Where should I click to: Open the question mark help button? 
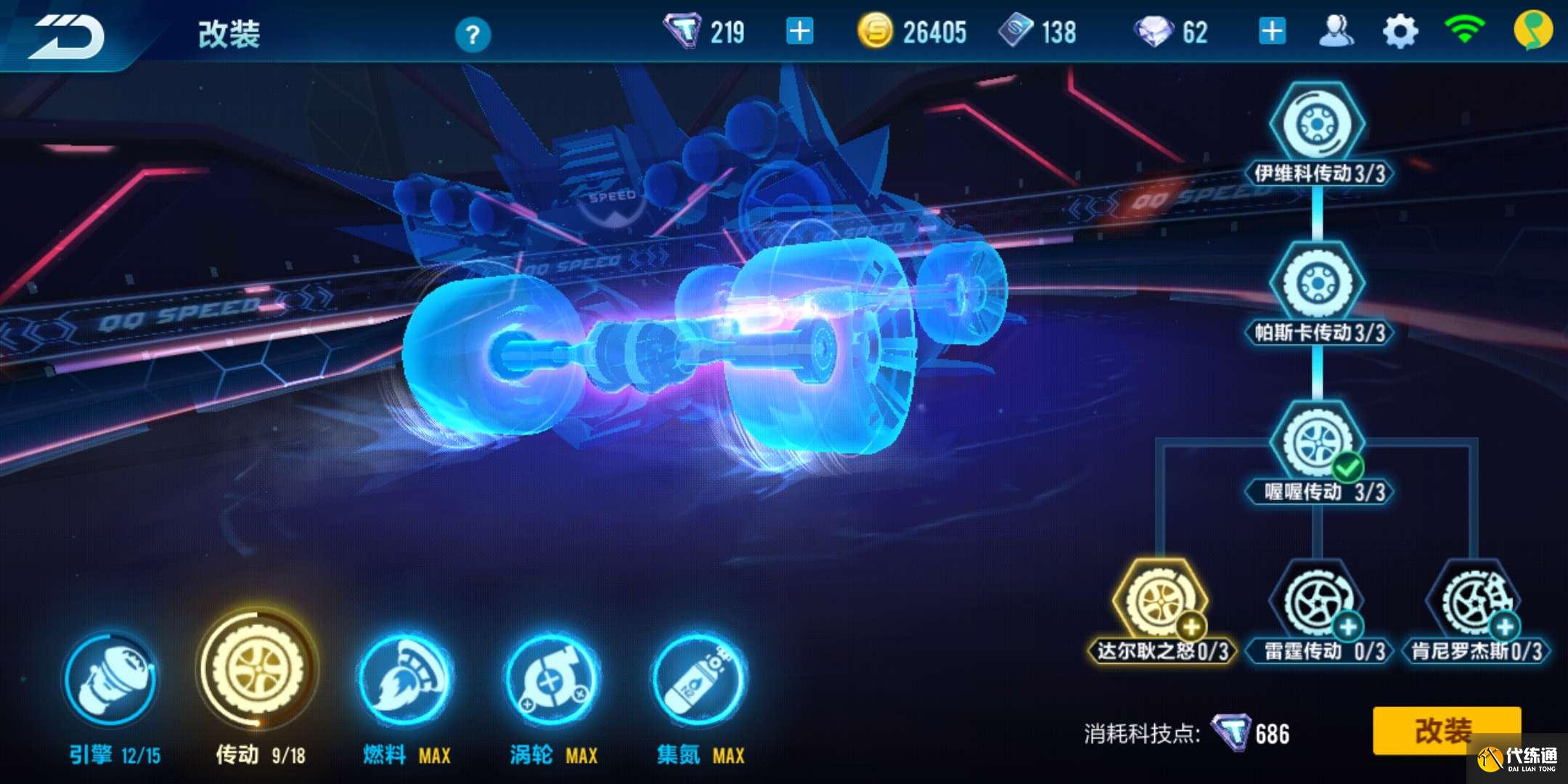click(473, 34)
